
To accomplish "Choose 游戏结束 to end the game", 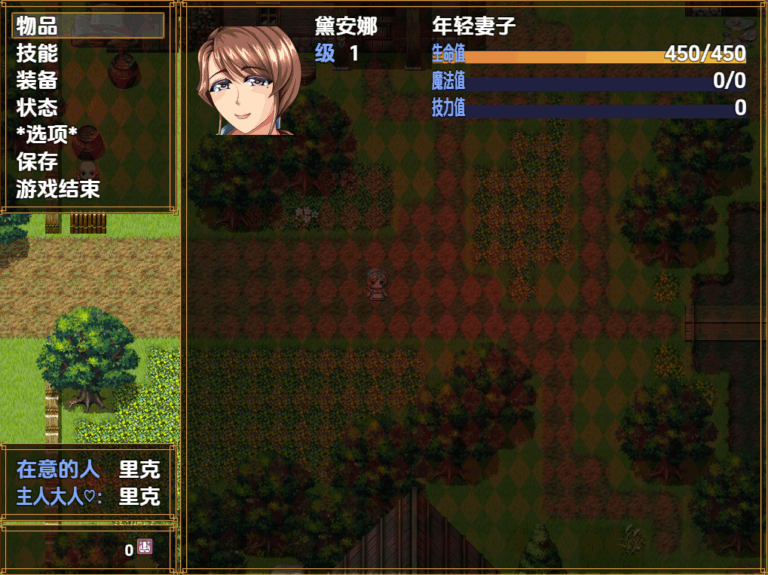I will [x=58, y=189].
